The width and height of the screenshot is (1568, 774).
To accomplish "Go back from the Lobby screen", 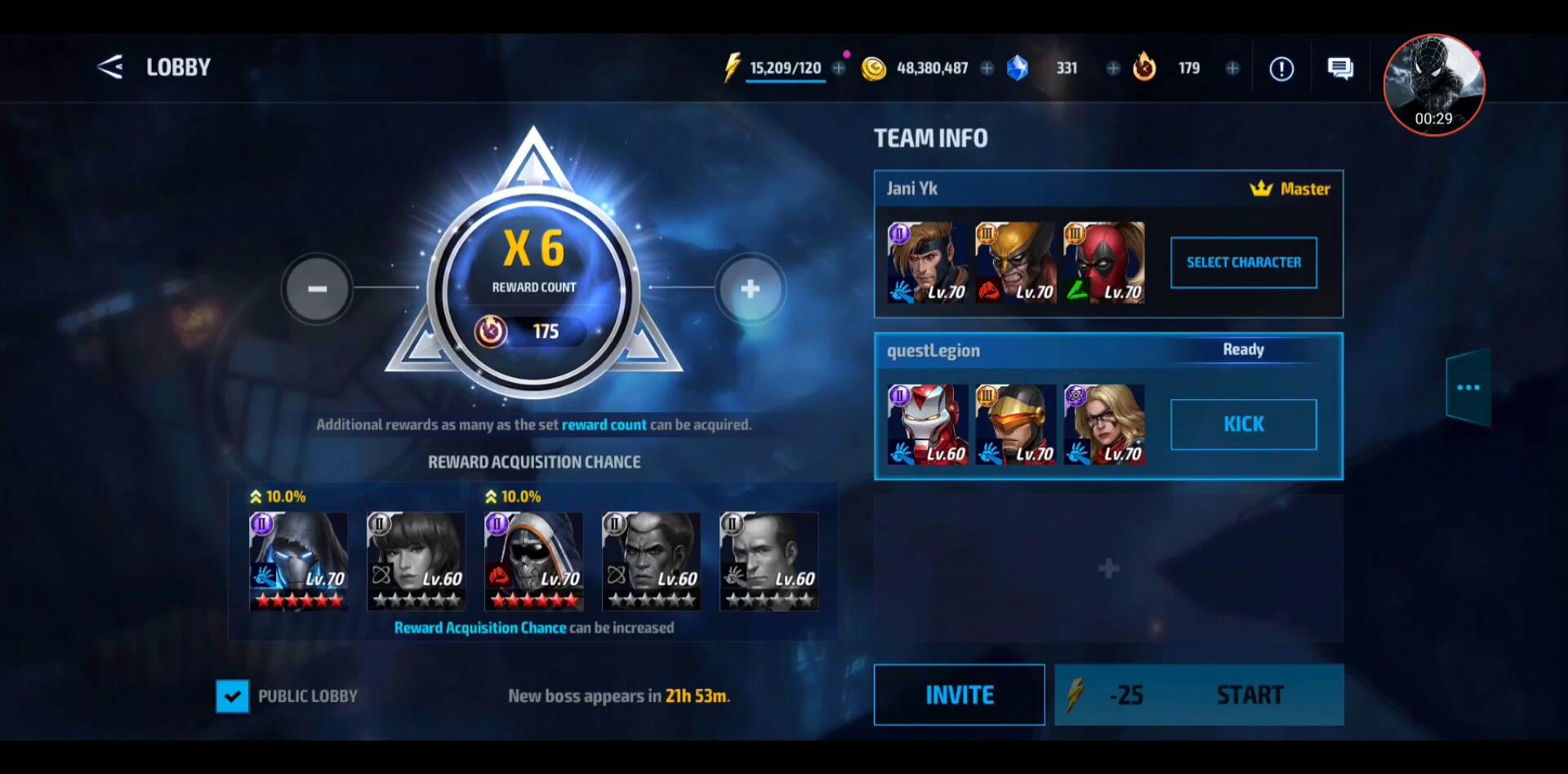I will 110,67.
